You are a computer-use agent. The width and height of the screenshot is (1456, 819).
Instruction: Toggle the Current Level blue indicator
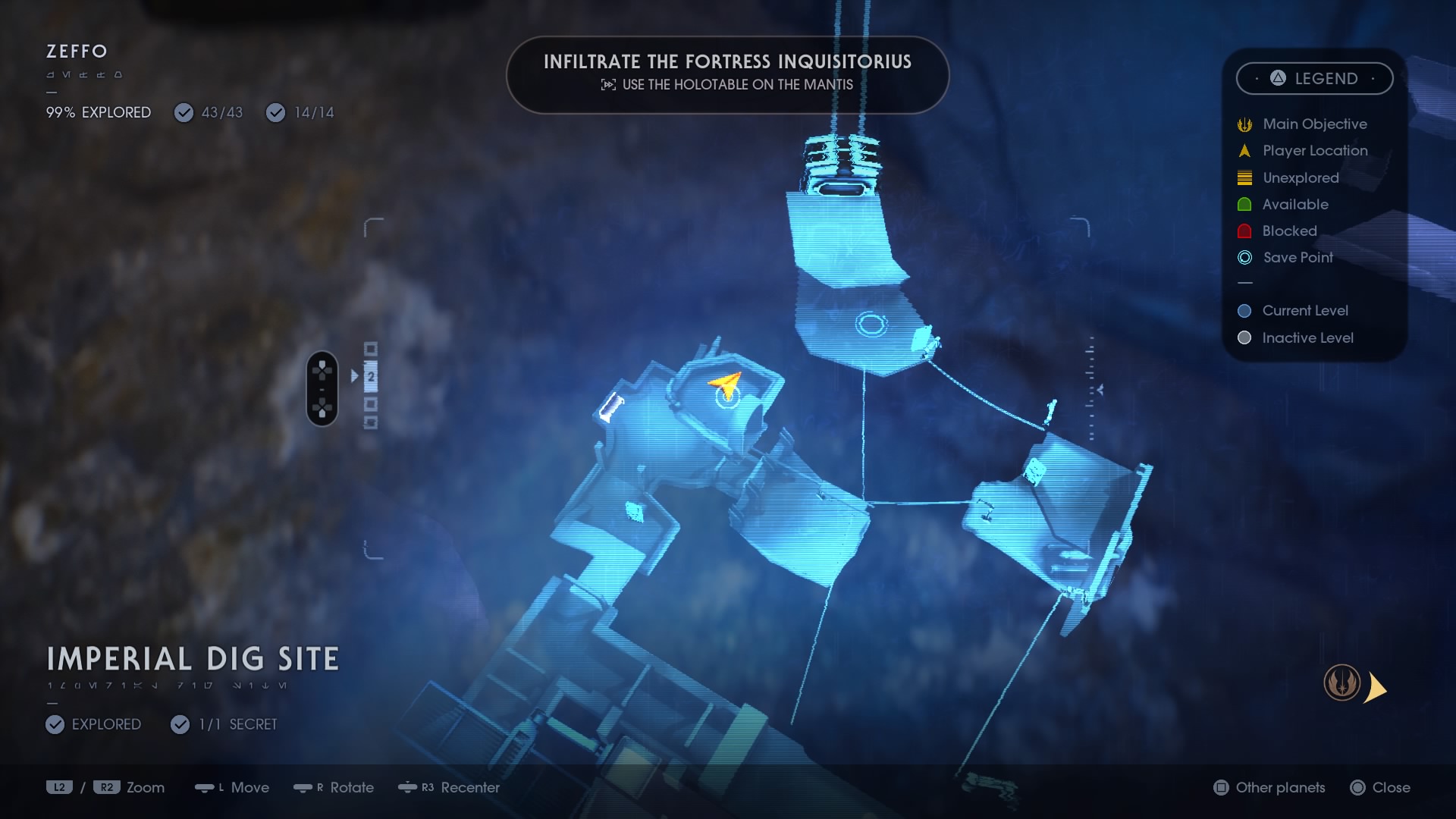coord(1244,310)
